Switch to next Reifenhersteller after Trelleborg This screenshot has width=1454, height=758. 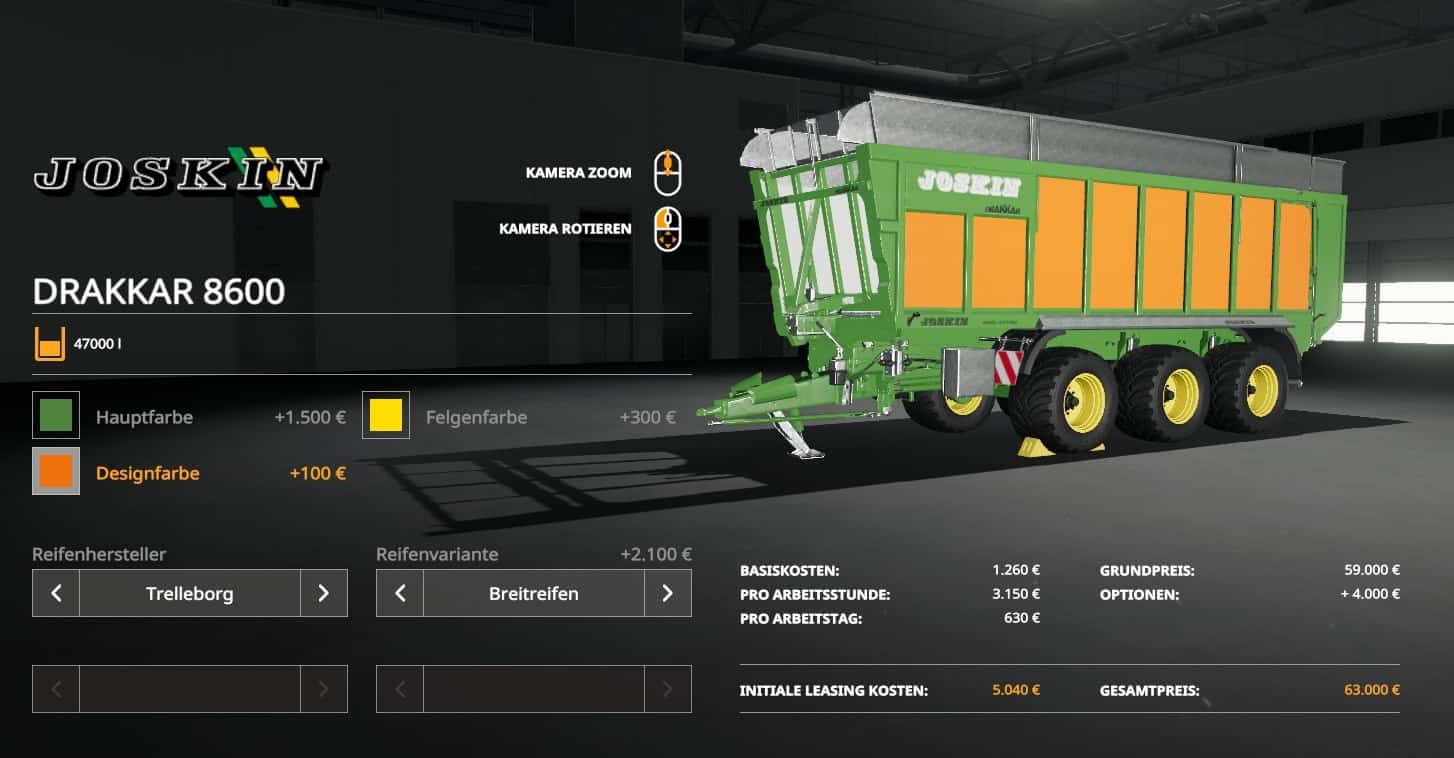(323, 593)
